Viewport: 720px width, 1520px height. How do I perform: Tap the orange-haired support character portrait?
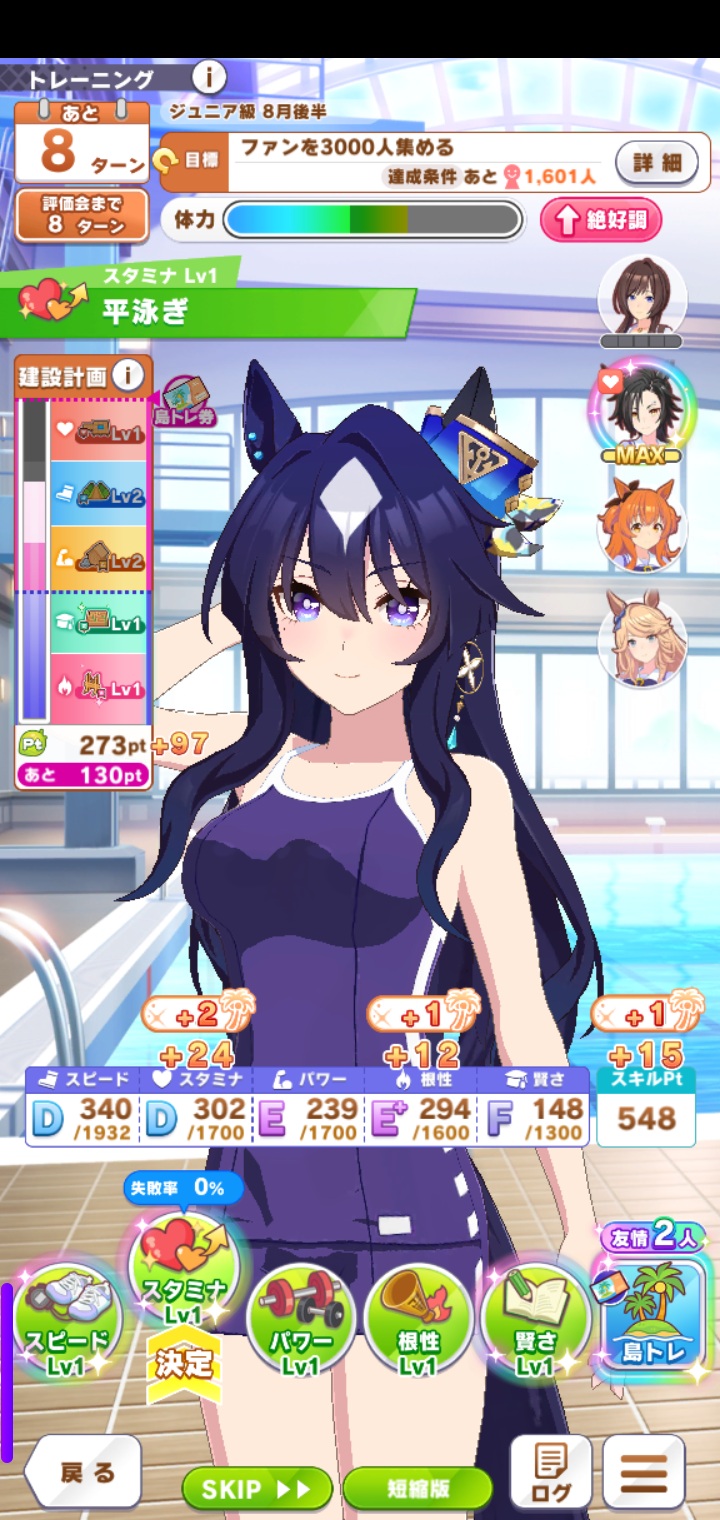click(641, 523)
